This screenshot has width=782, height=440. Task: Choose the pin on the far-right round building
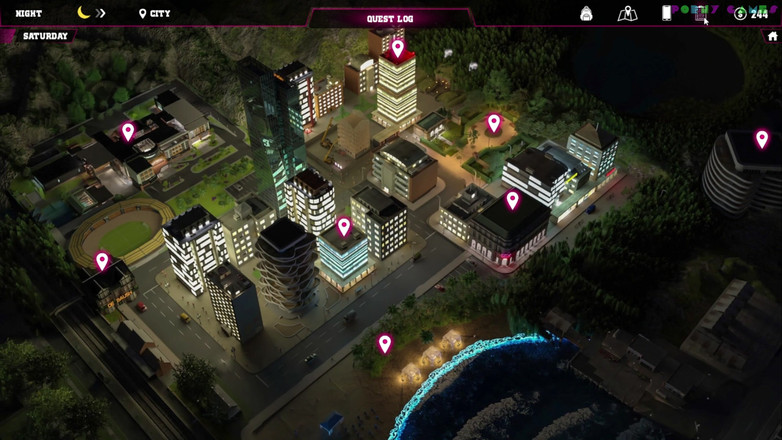[x=762, y=139]
